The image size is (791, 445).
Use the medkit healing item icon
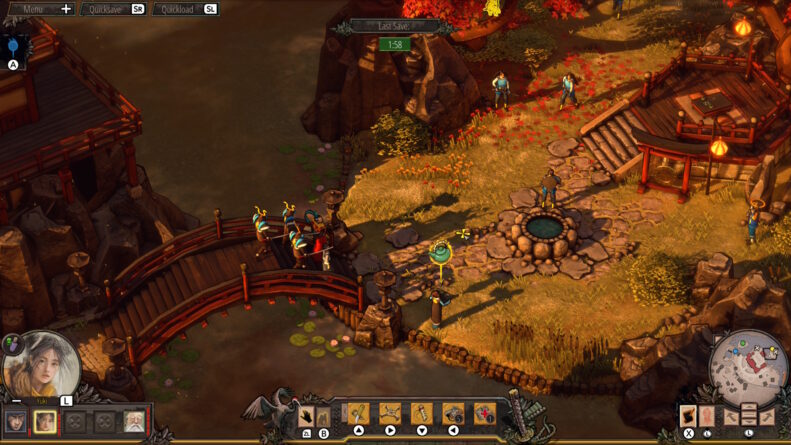point(484,413)
